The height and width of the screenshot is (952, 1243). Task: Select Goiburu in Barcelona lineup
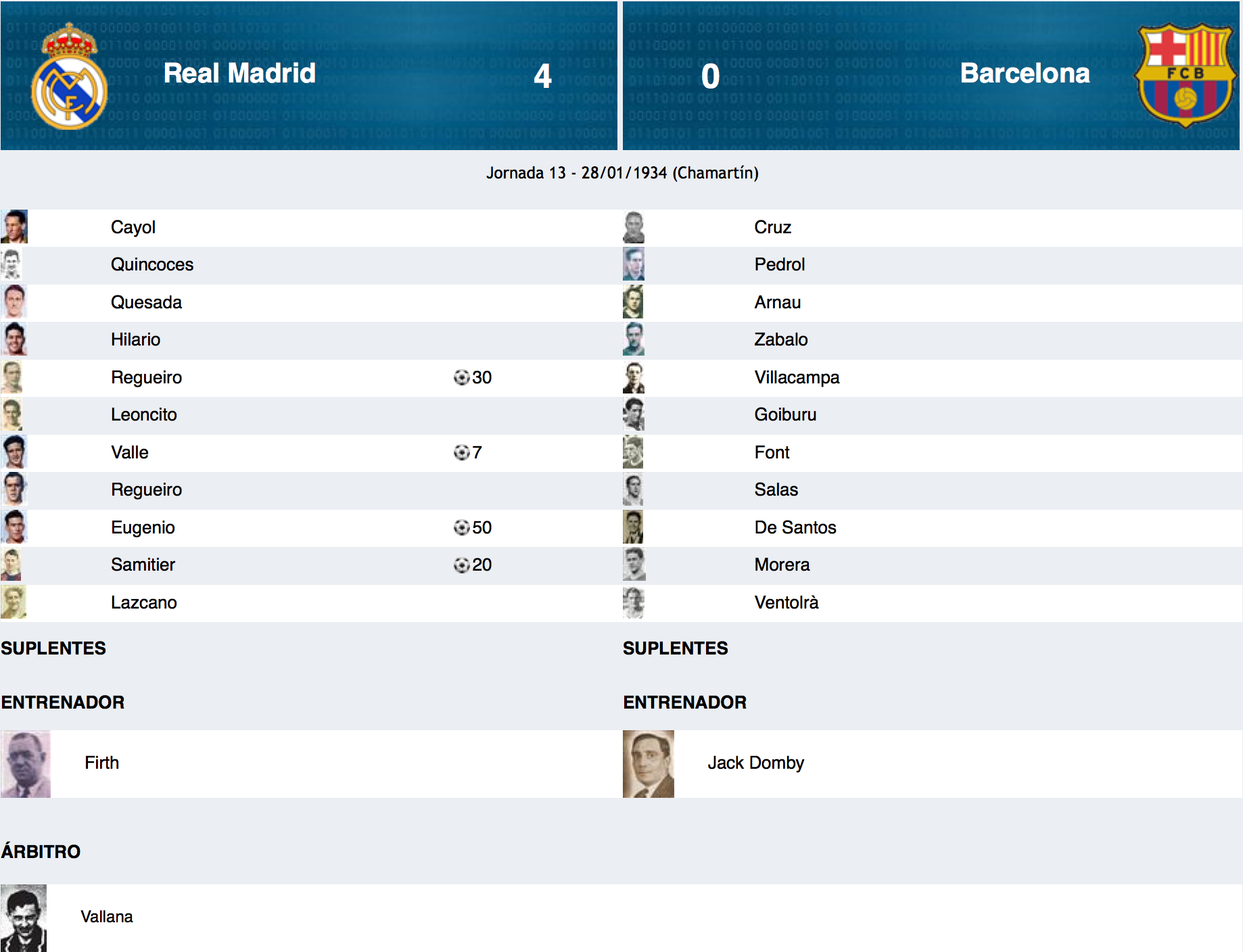[x=785, y=415]
